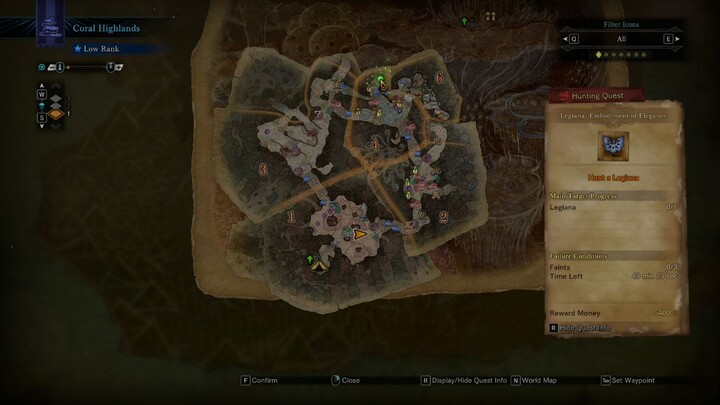720x405 pixels.
Task: Confirm the map selection
Action: [260, 380]
